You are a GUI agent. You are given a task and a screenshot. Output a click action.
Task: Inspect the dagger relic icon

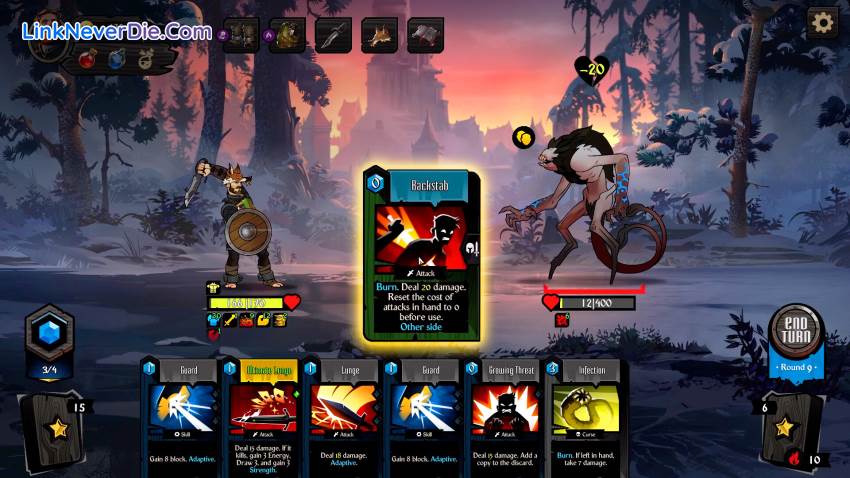pyautogui.click(x=333, y=35)
